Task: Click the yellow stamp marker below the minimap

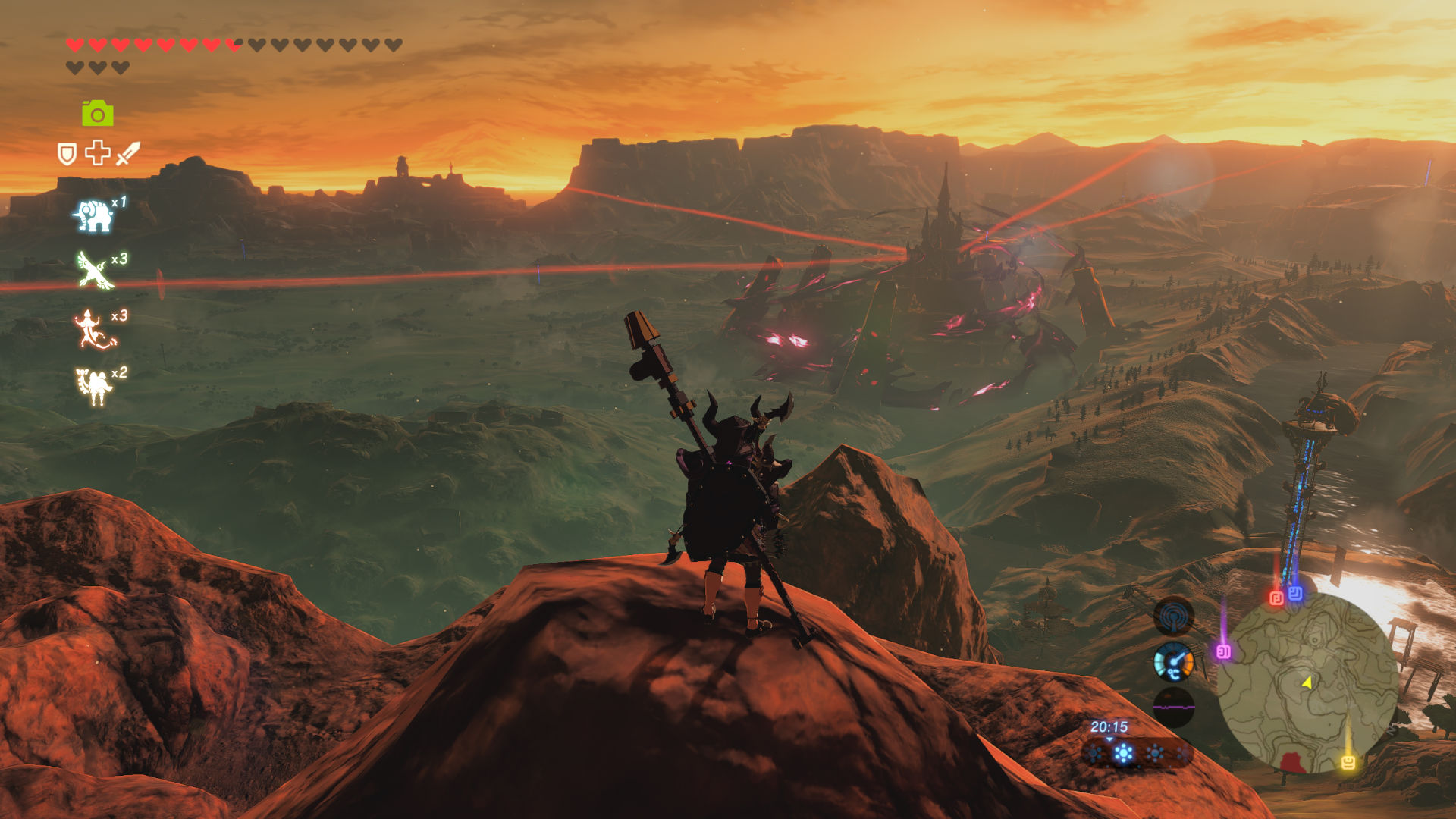Action: click(1348, 762)
